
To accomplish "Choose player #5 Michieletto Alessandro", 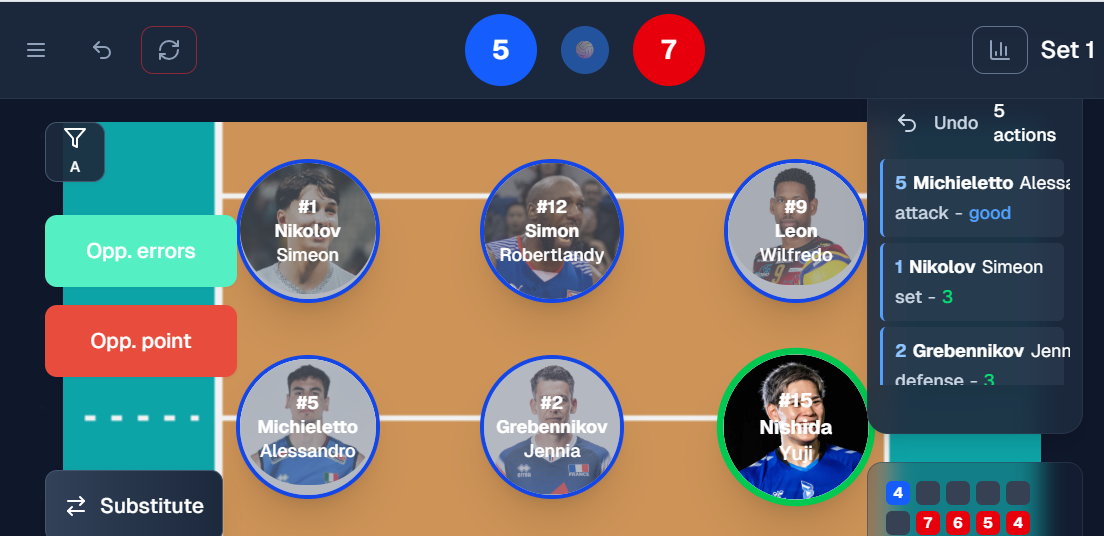I will pos(308,427).
